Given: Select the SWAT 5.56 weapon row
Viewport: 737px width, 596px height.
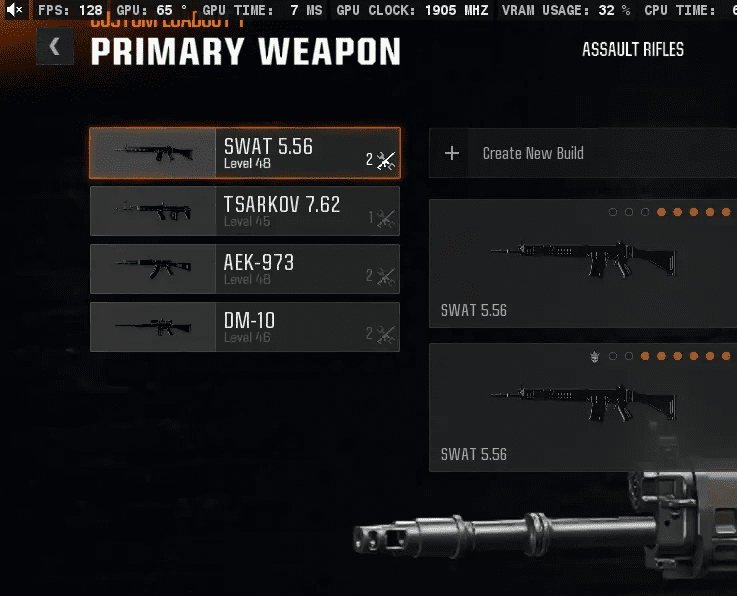Looking at the screenshot, I should point(244,153).
